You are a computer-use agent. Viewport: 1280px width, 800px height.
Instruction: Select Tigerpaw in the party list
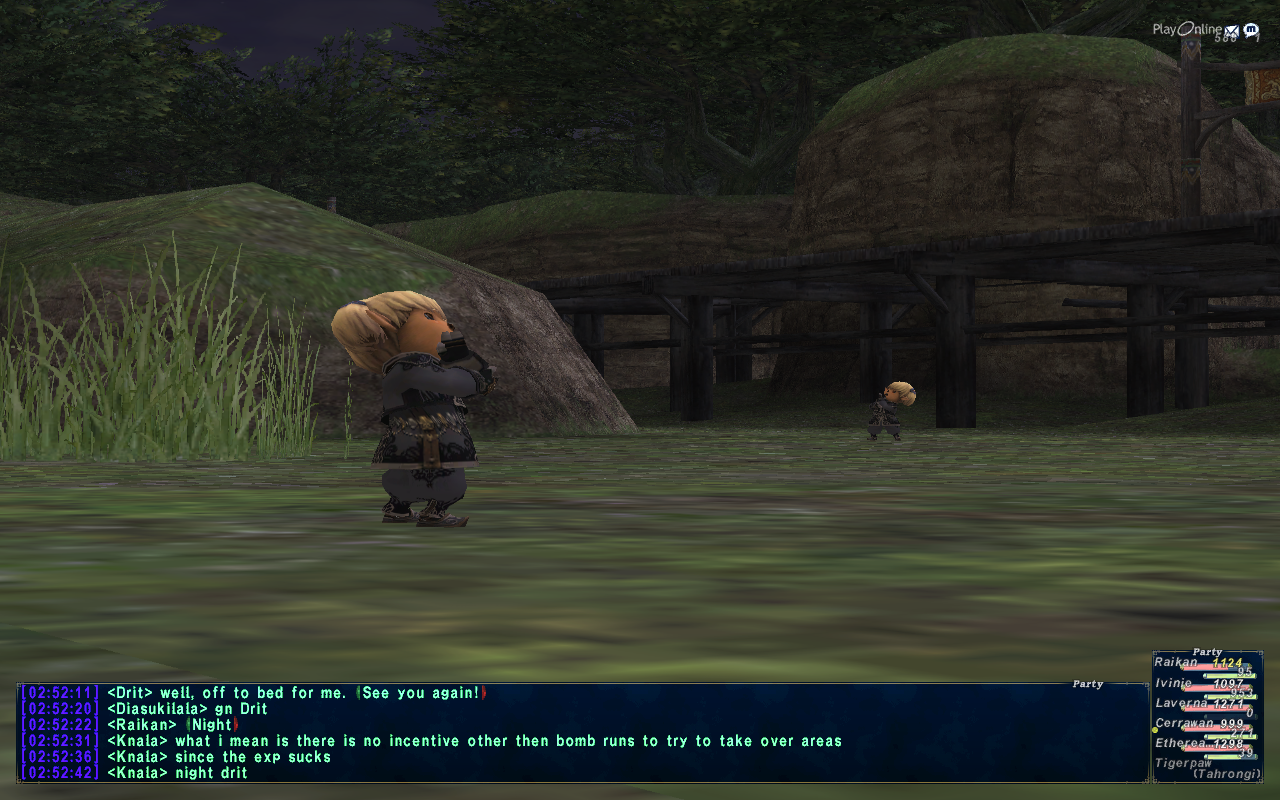(1183, 763)
